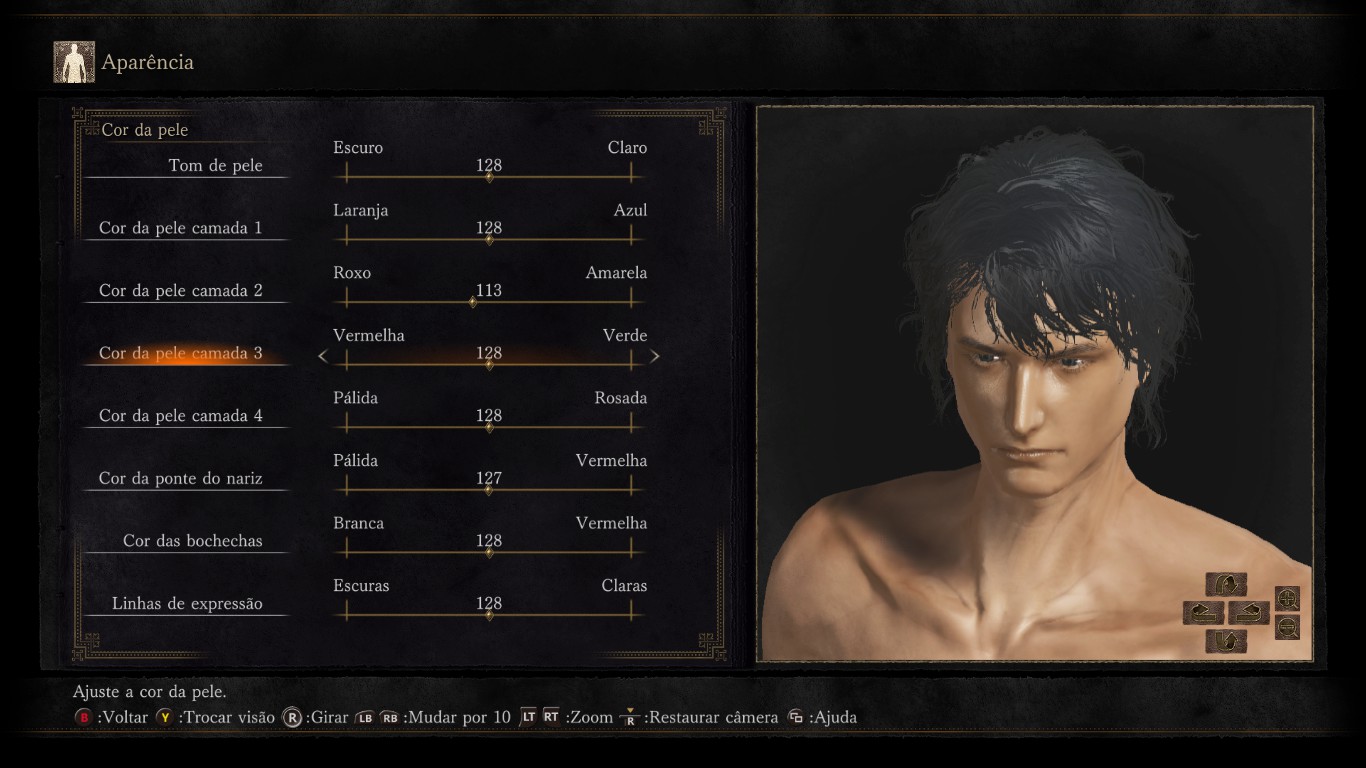Viewport: 1366px width, 768px height.
Task: Increase value with the right chevron arrow
Action: (x=655, y=355)
